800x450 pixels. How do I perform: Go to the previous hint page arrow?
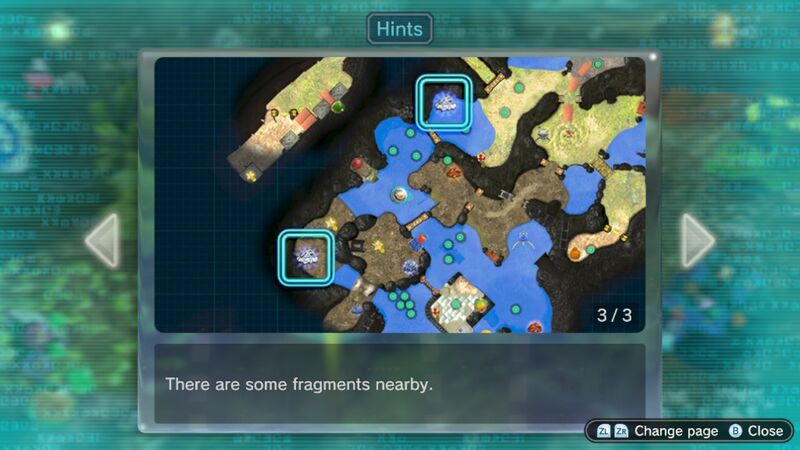pyautogui.click(x=102, y=240)
